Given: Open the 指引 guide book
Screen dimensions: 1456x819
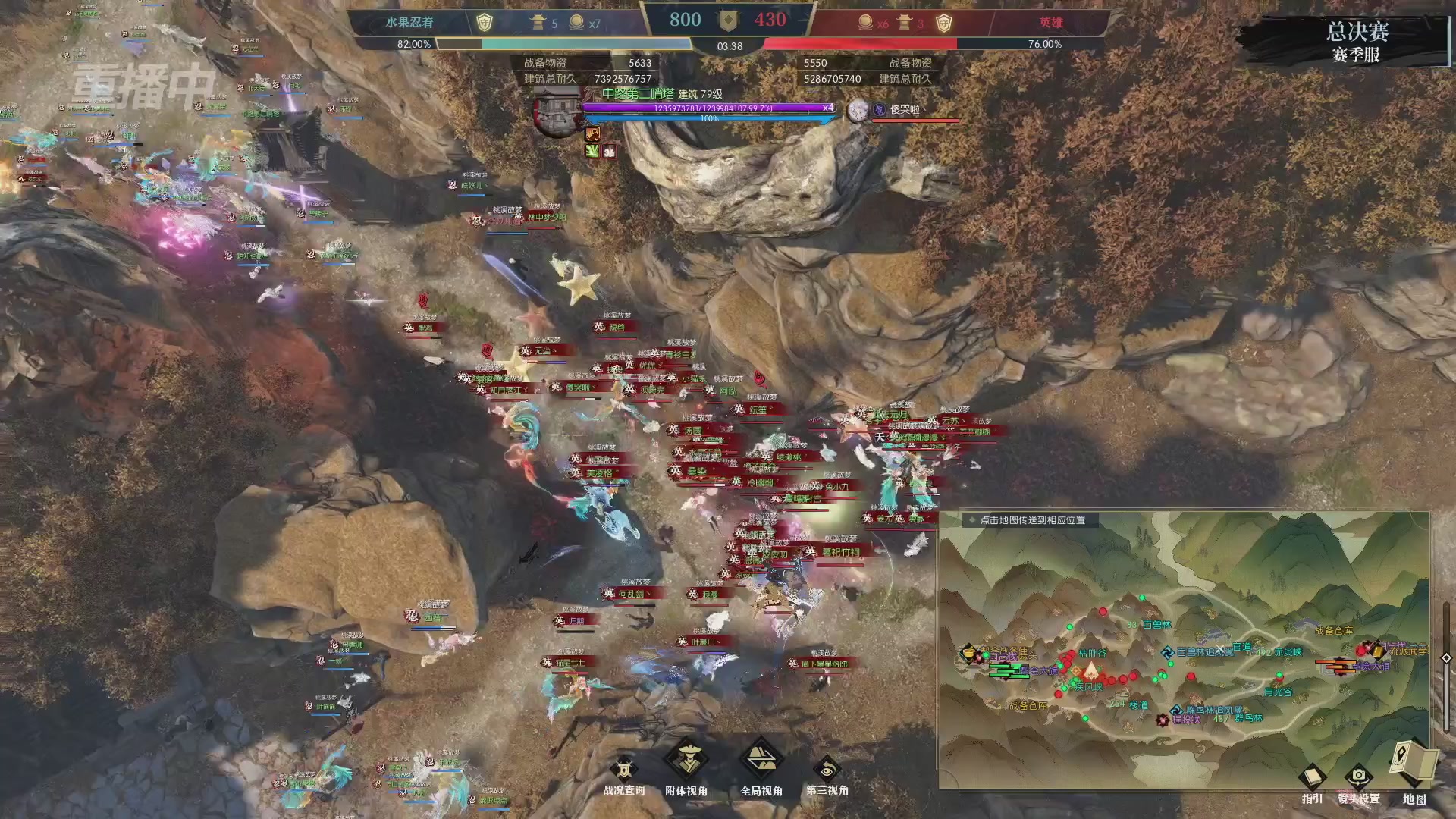Looking at the screenshot, I should [x=1312, y=780].
